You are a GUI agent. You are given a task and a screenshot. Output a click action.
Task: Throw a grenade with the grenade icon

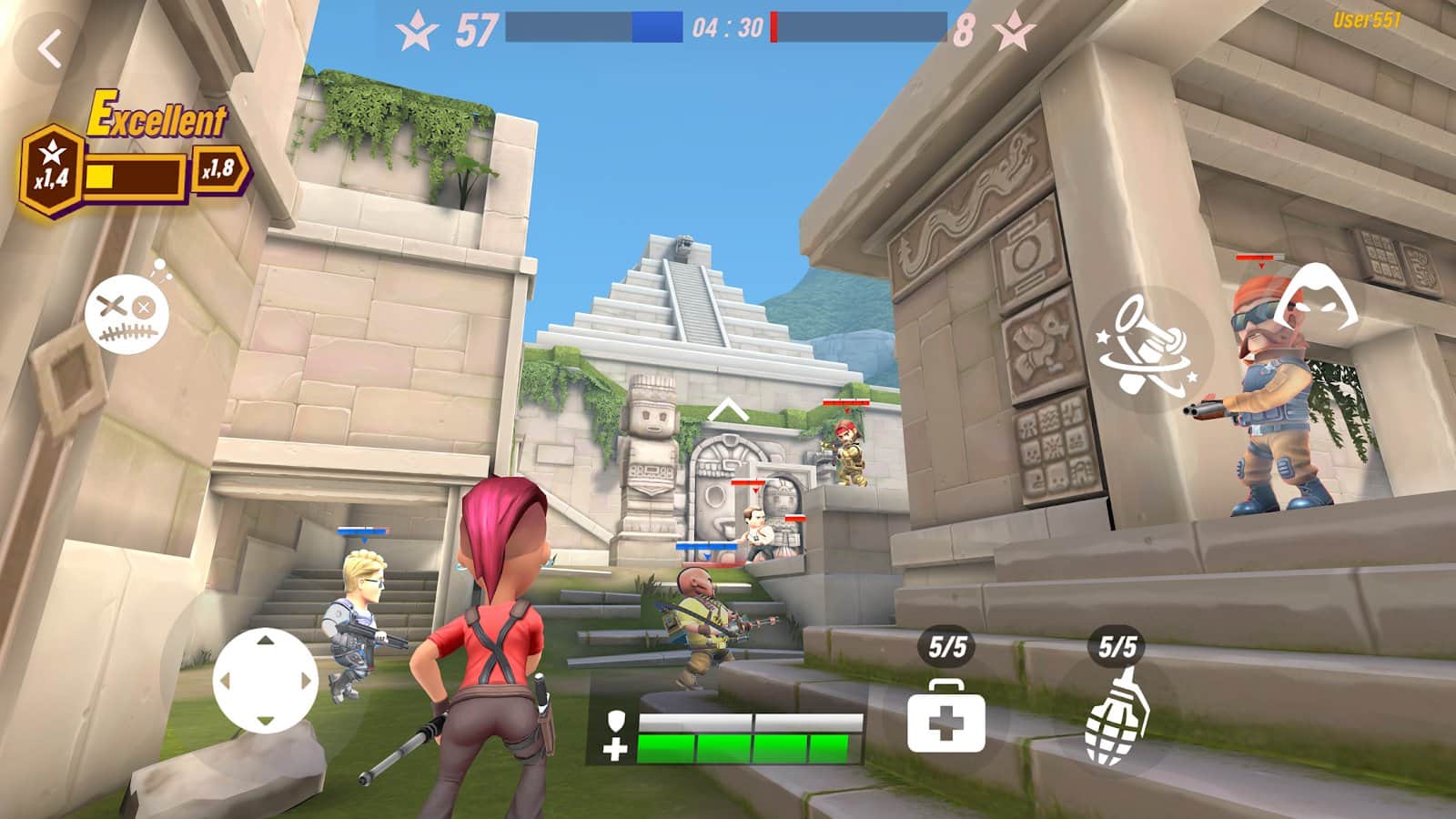tap(1116, 718)
